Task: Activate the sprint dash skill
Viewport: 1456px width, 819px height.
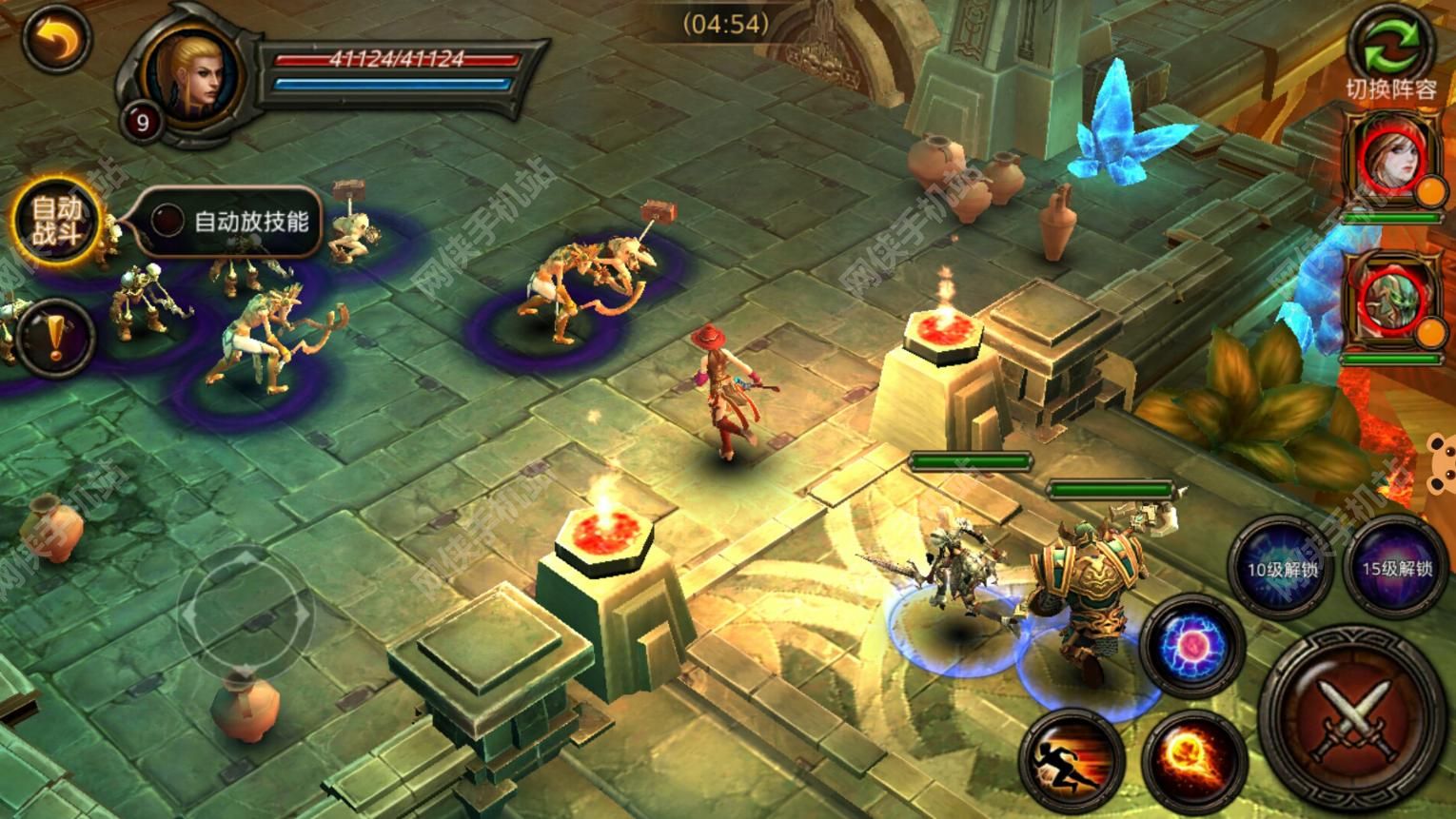Action: pos(1072,760)
